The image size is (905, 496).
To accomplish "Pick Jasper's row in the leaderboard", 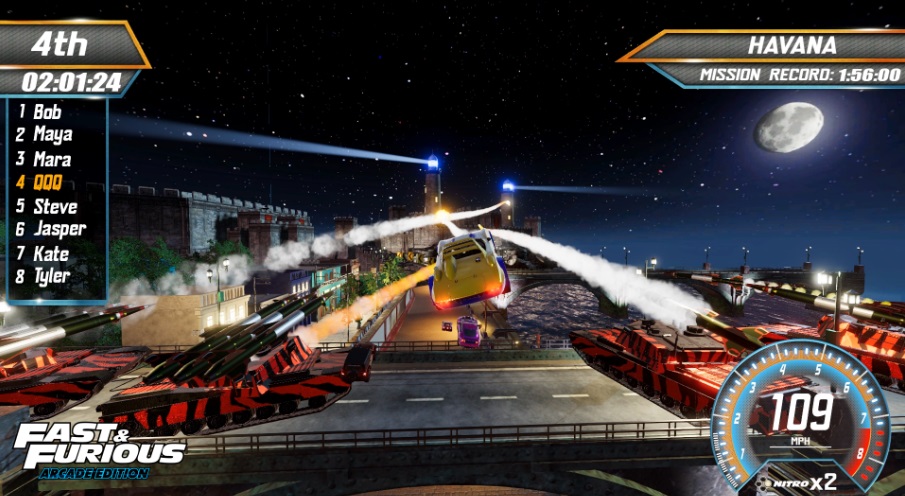I will (59, 230).
